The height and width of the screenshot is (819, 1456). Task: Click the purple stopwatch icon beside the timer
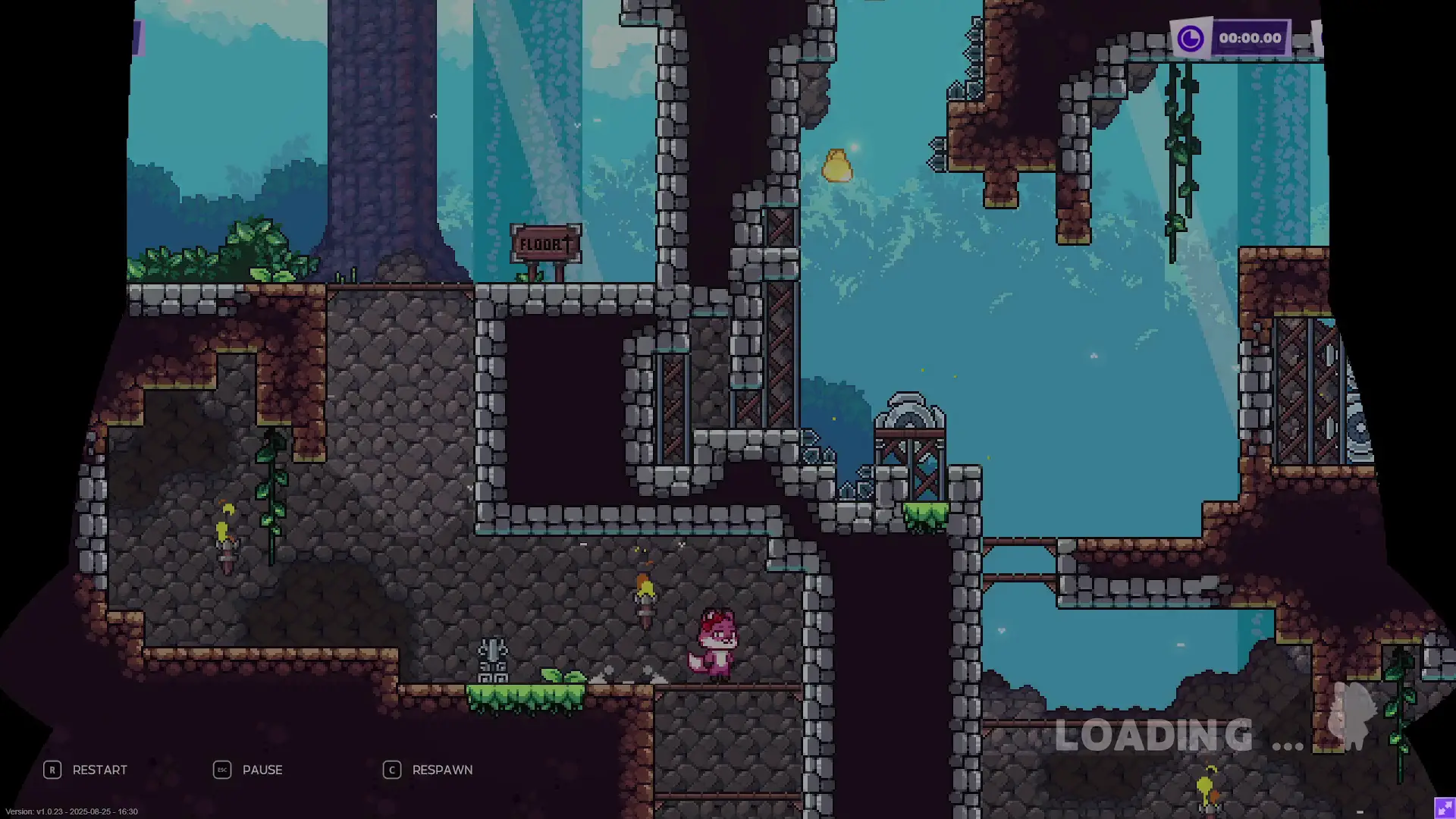1191,36
